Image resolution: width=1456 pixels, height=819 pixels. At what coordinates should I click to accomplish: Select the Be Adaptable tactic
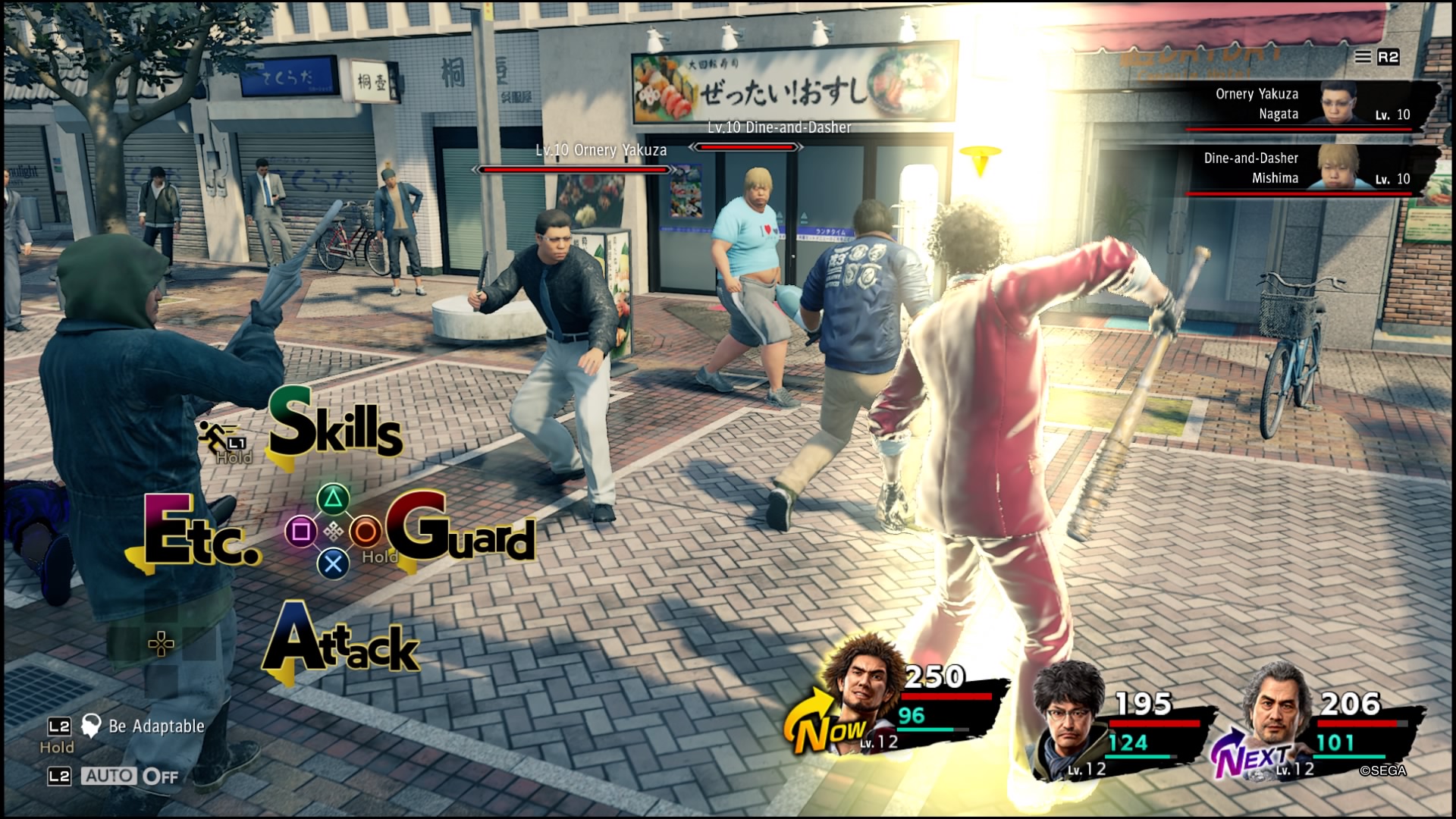click(155, 726)
